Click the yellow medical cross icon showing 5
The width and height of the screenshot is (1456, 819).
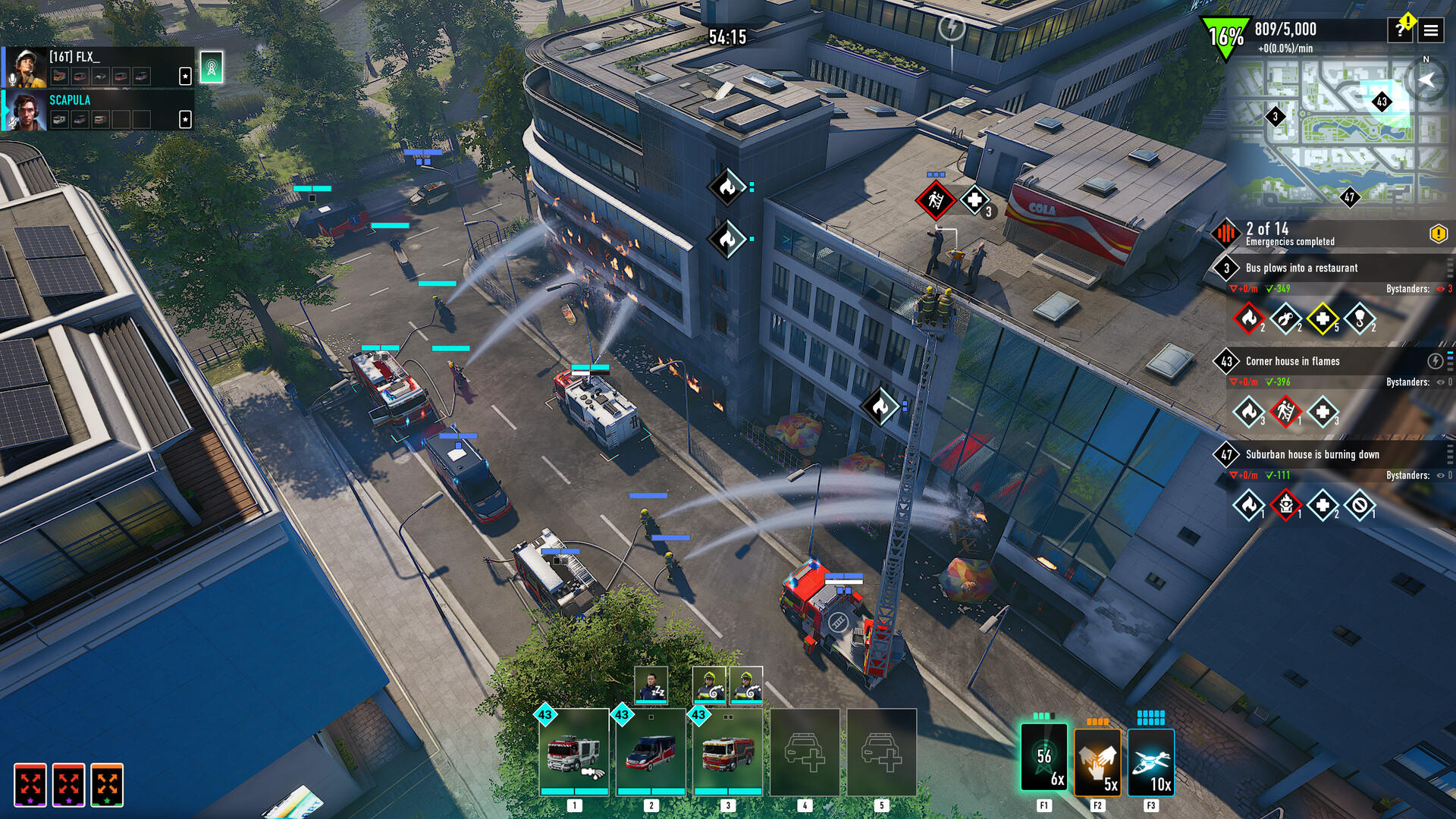[x=1323, y=319]
